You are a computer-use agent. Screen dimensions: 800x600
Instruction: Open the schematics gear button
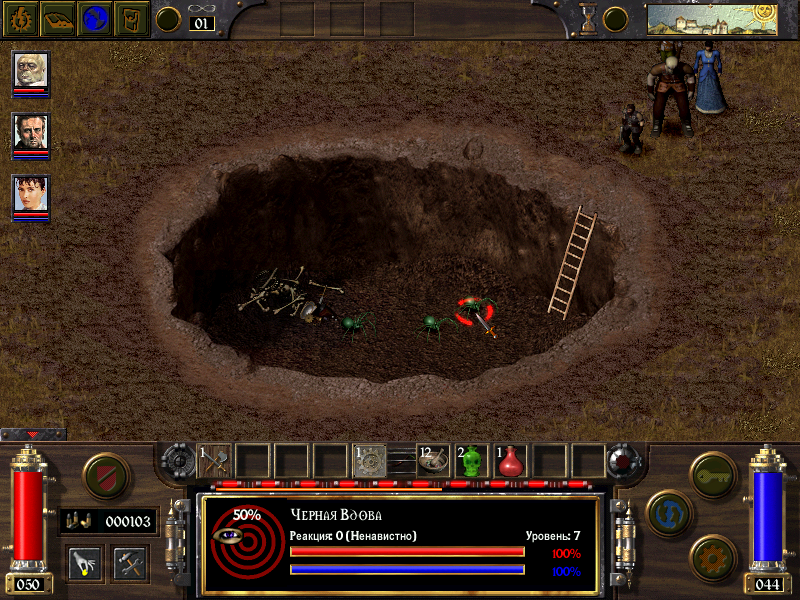(711, 556)
